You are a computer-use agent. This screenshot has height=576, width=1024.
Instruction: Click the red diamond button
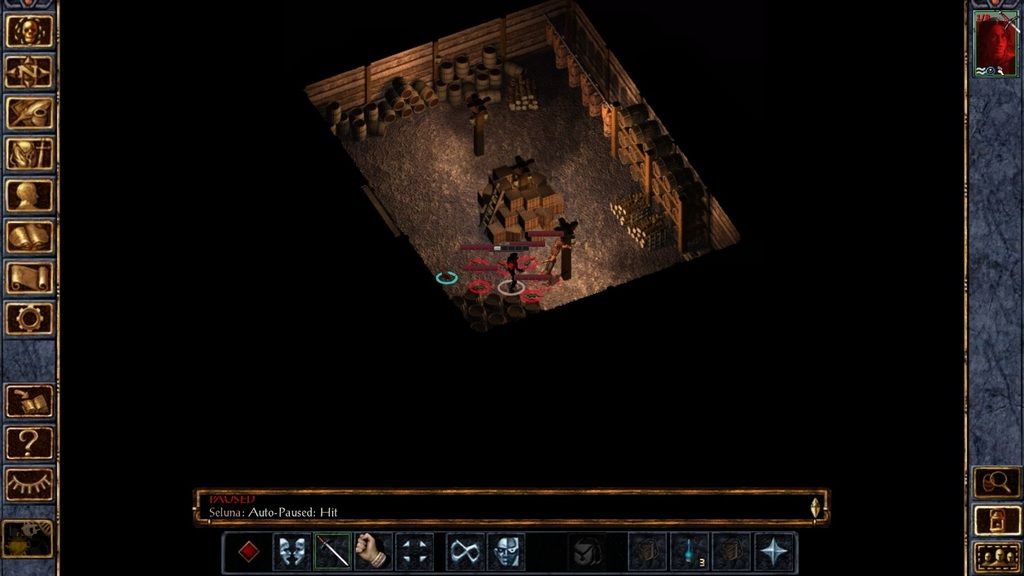pos(248,552)
